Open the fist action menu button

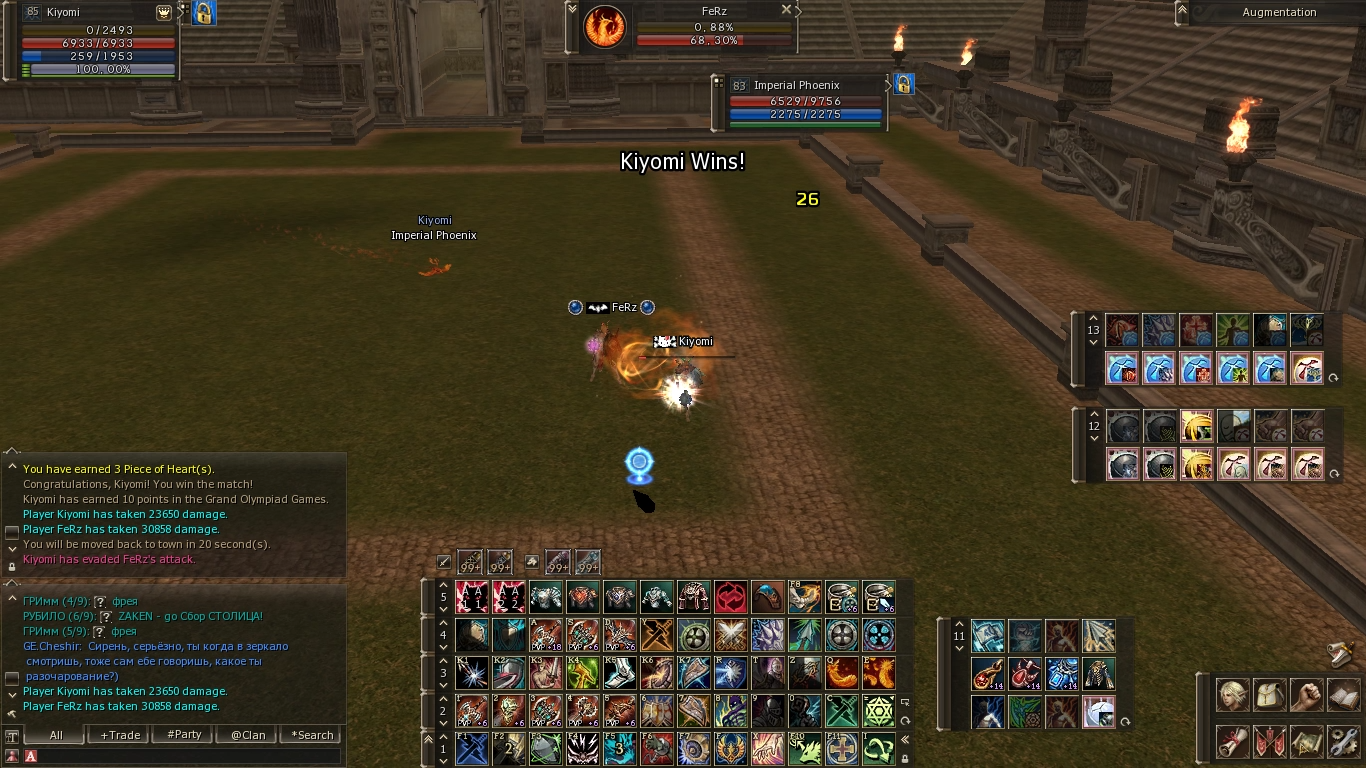[x=1306, y=693]
